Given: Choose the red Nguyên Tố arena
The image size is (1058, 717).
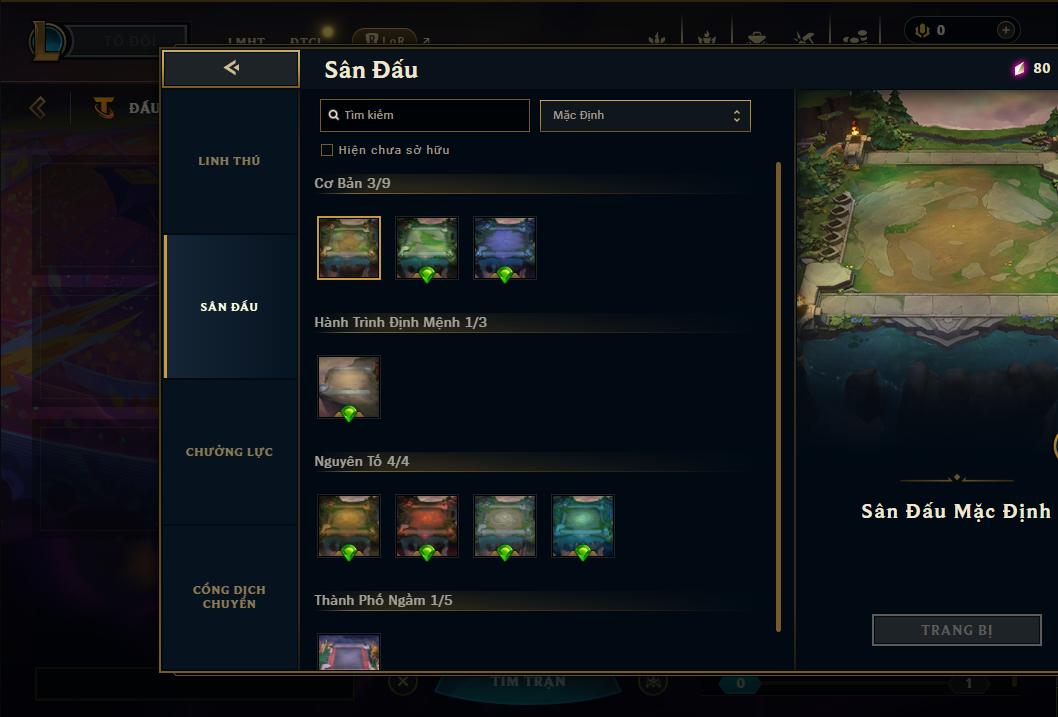Looking at the screenshot, I should click(x=427, y=525).
